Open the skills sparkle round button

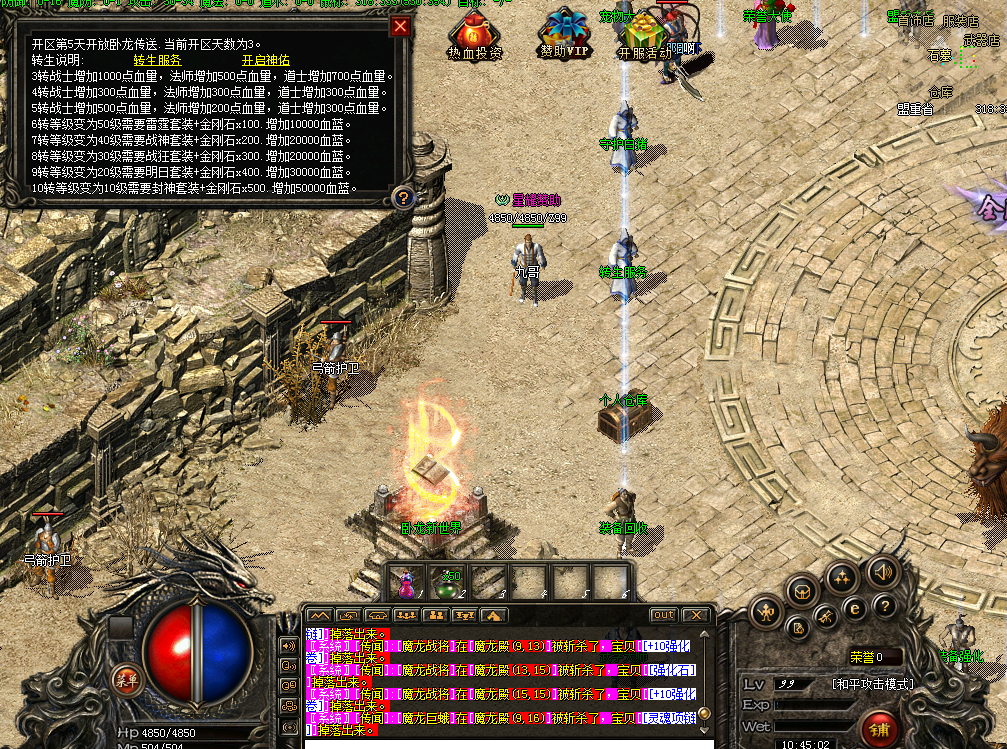[842, 578]
